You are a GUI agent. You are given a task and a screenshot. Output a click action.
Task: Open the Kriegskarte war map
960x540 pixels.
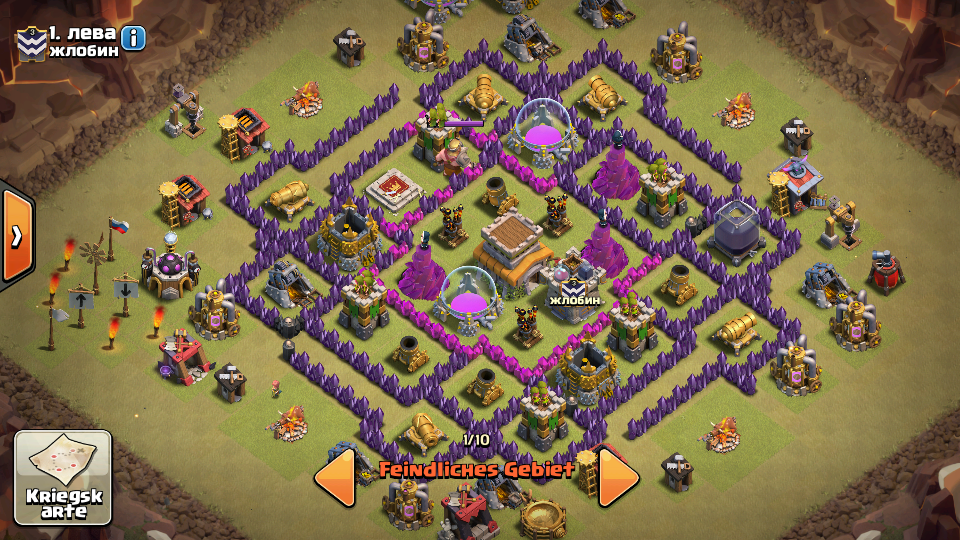(x=62, y=478)
